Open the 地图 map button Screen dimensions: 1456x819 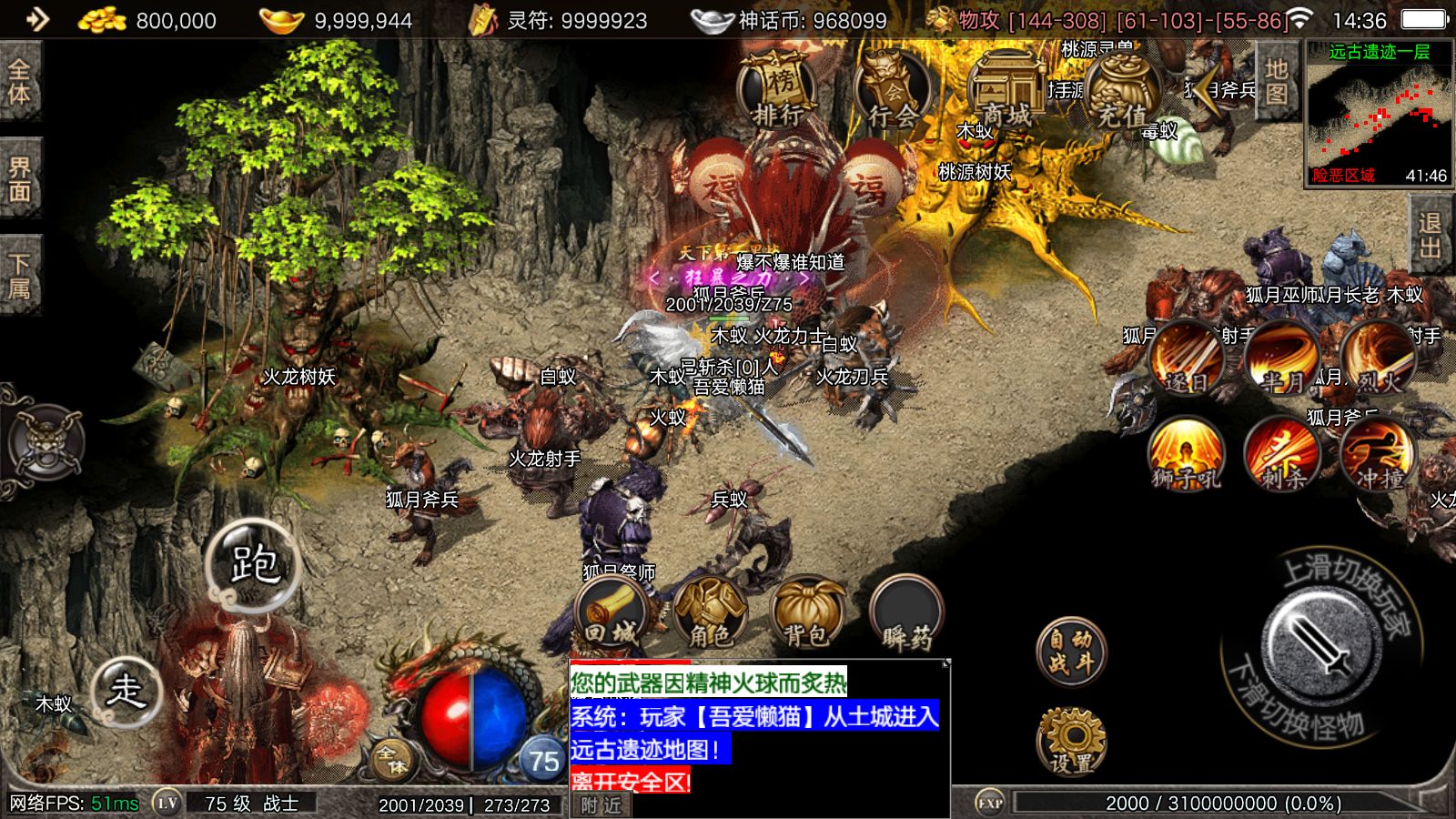coord(1277,82)
